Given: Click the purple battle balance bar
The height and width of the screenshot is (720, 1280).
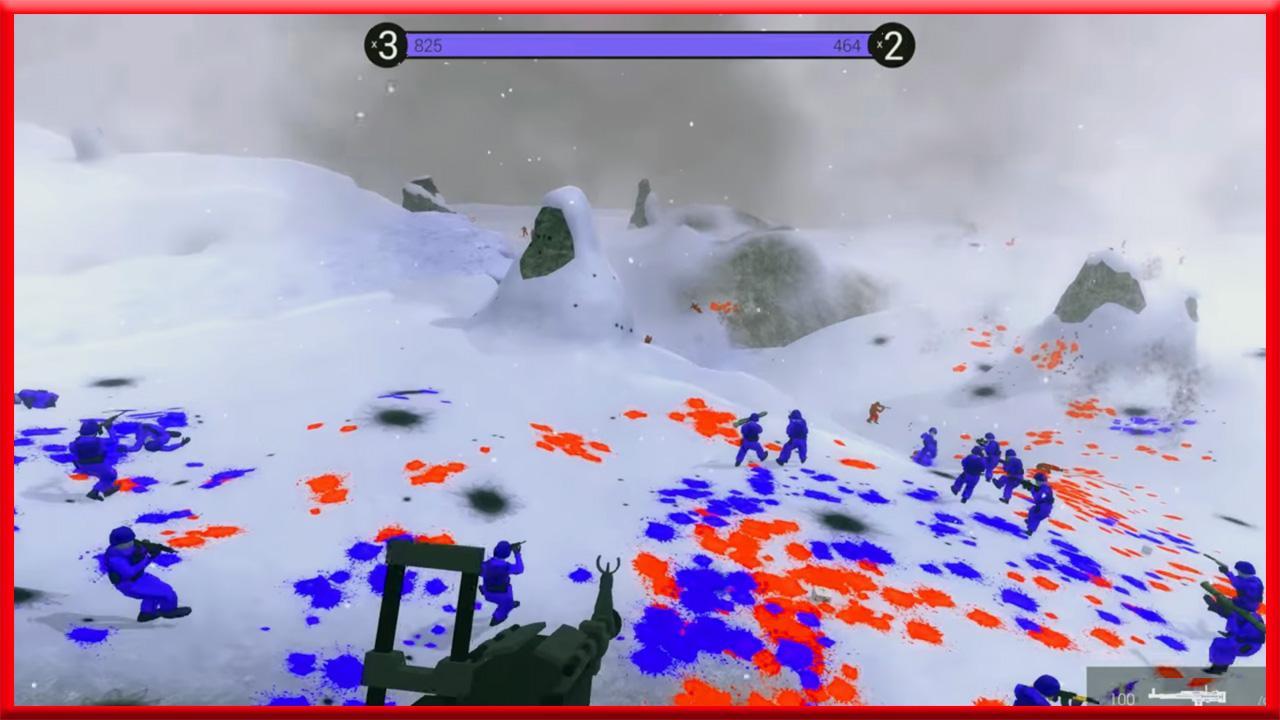Looking at the screenshot, I should click(x=640, y=43).
